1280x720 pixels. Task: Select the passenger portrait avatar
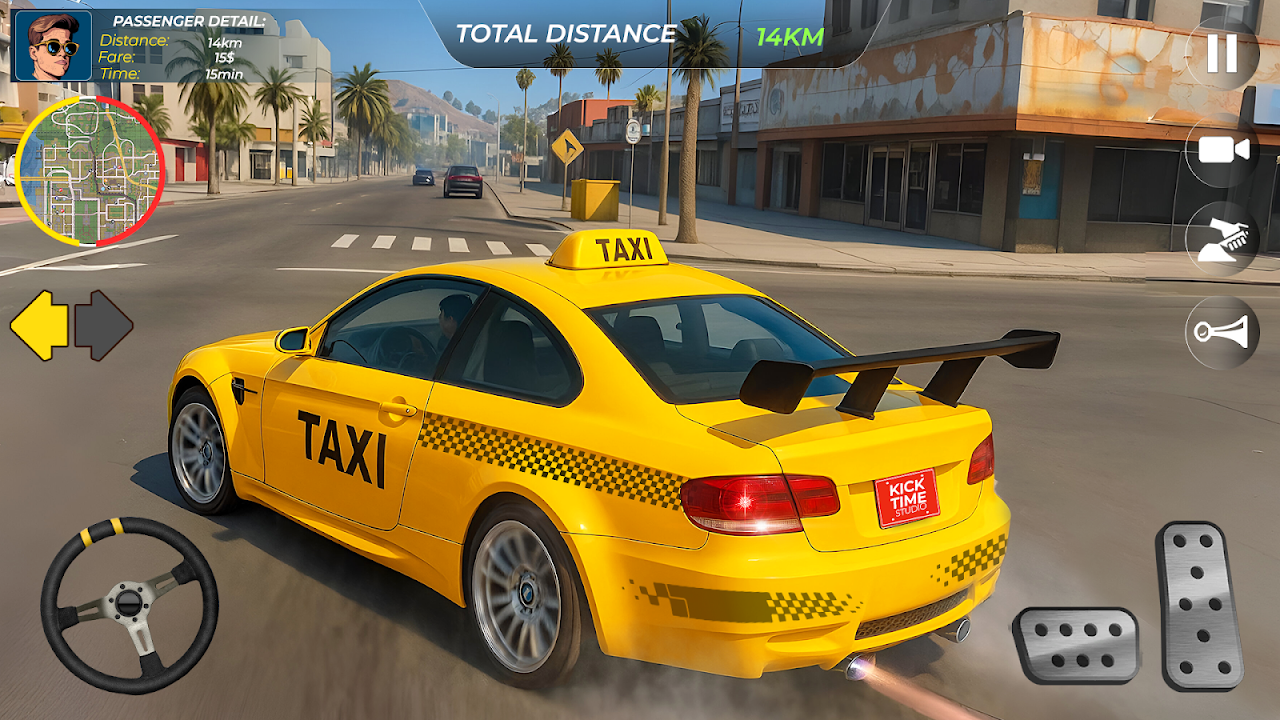point(53,45)
